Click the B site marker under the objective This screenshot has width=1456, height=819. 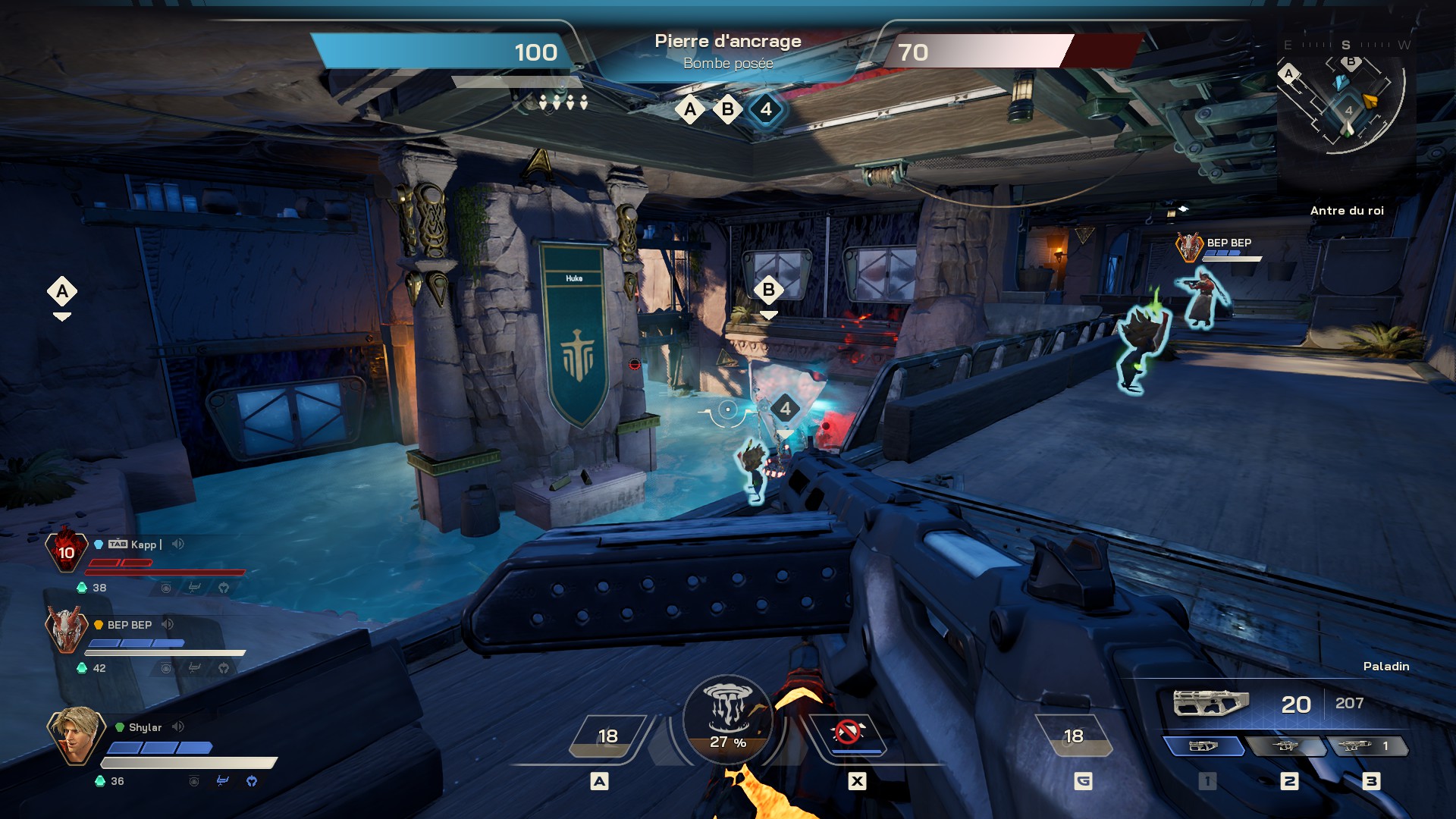[x=728, y=110]
